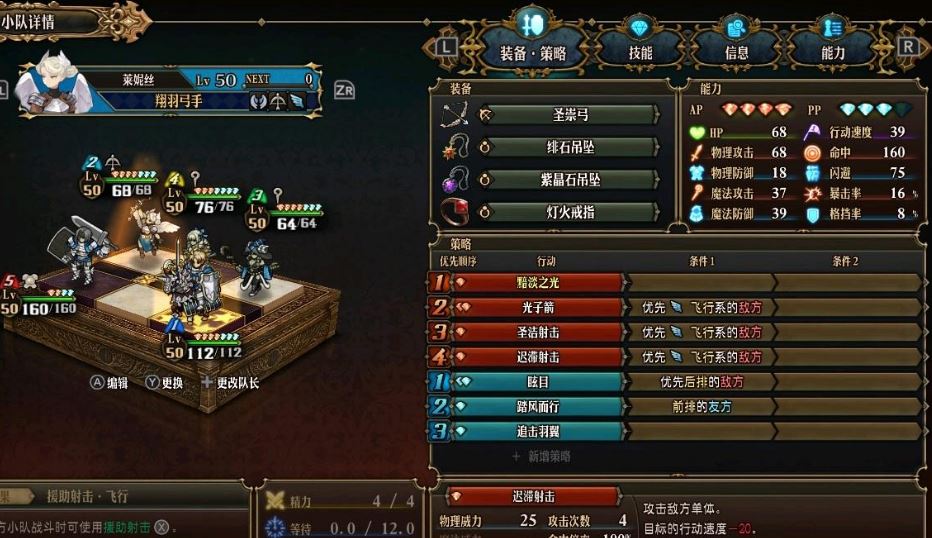Viewport: 932px width, 538px height.
Task: Choose the 光子箭 strategy action
Action: (539, 308)
